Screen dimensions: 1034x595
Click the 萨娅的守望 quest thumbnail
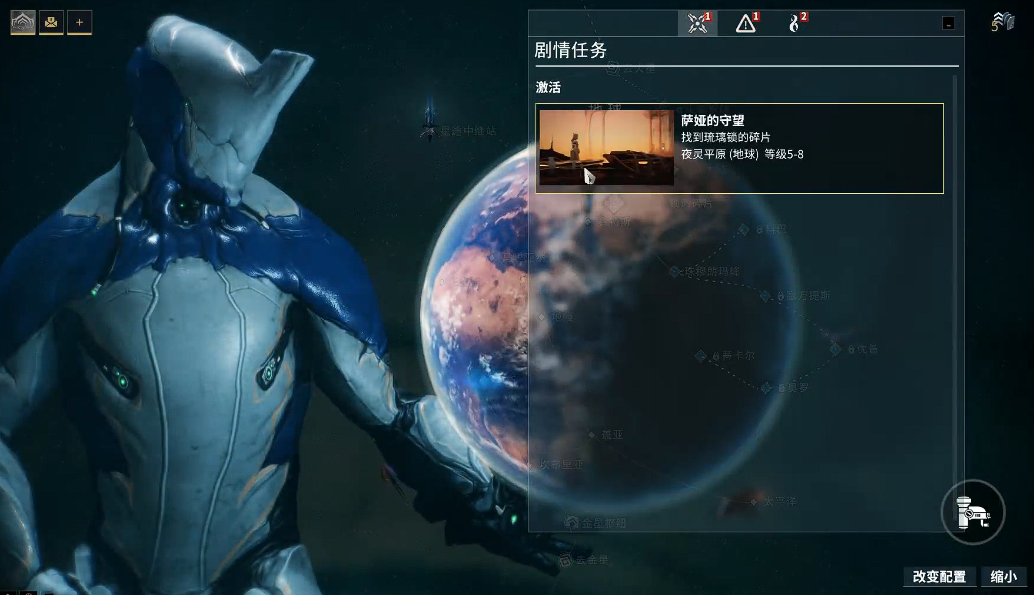tap(606, 148)
